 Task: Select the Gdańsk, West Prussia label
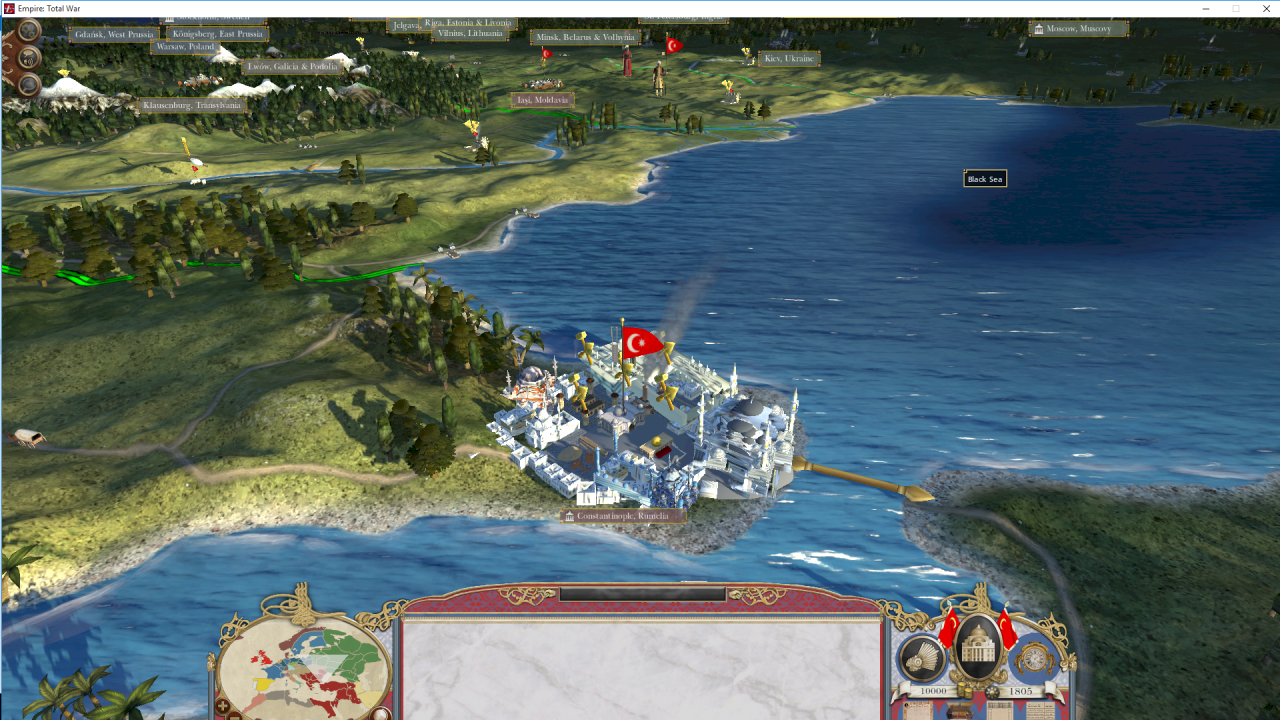115,35
